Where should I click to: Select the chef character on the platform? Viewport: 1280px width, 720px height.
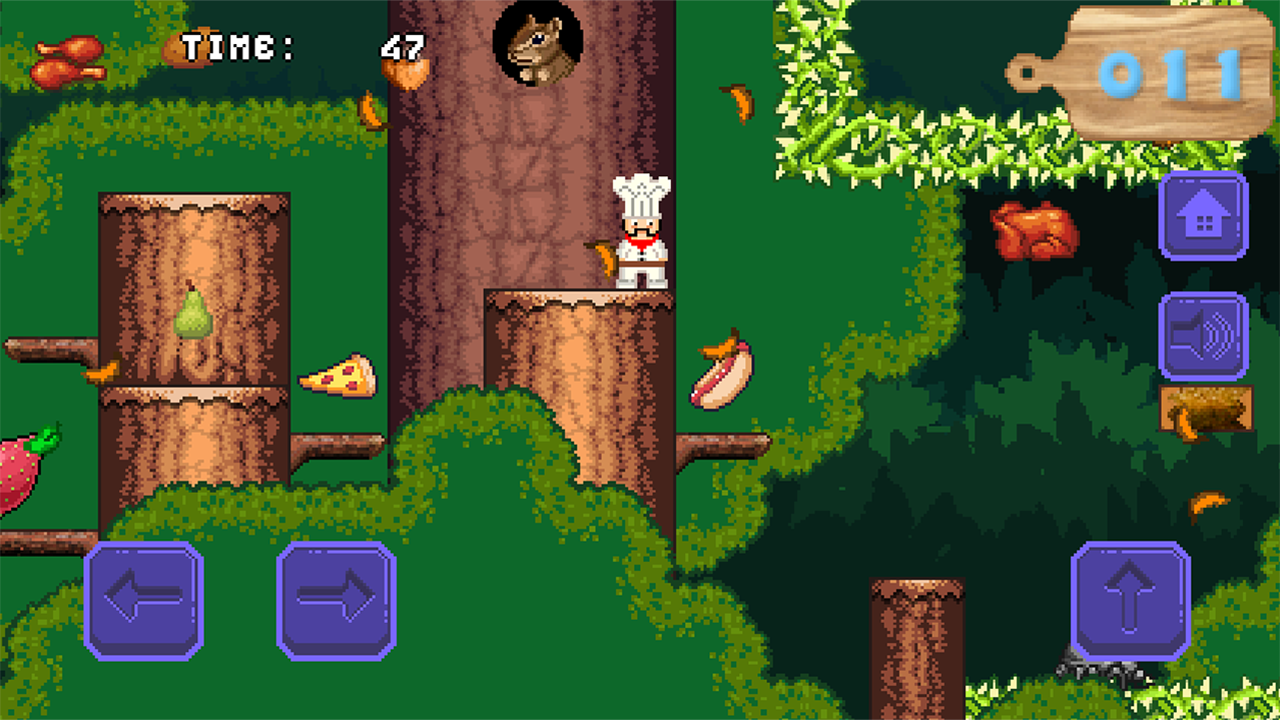click(640, 230)
